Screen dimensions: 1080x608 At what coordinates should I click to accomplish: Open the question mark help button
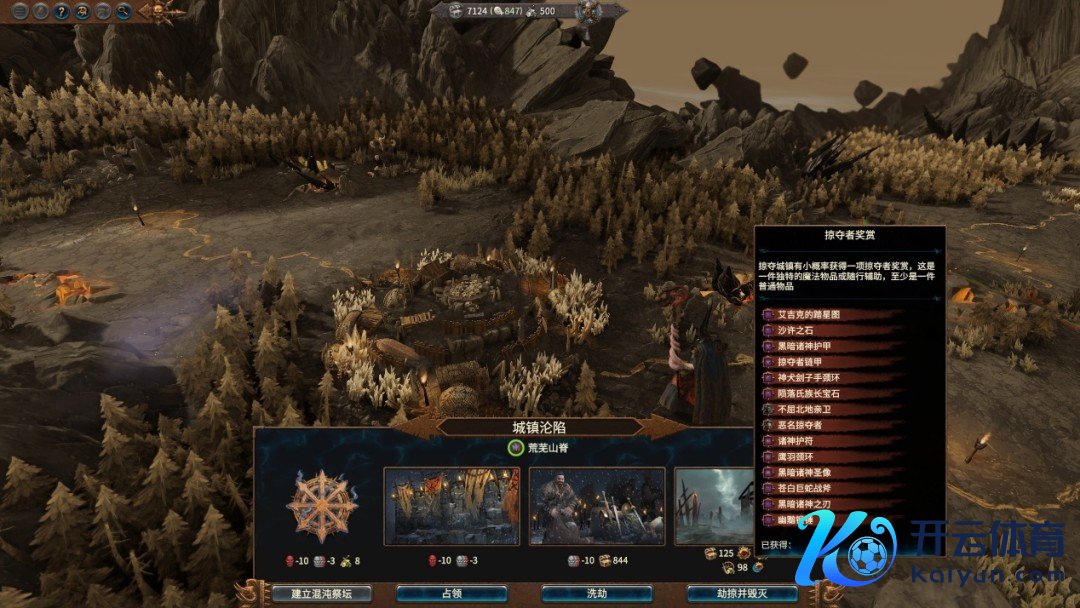(60, 12)
